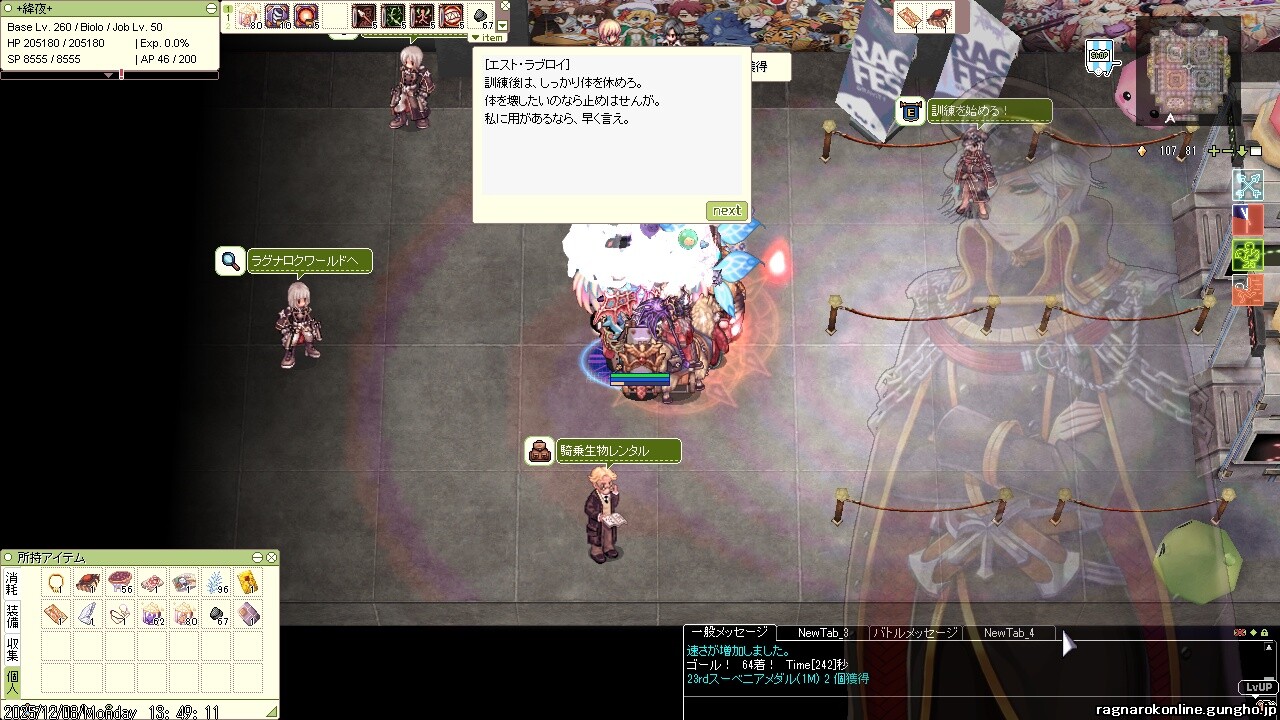The width and height of the screenshot is (1280, 720).
Task: Use the red glowing orb hotbar skill
Action: click(x=306, y=16)
